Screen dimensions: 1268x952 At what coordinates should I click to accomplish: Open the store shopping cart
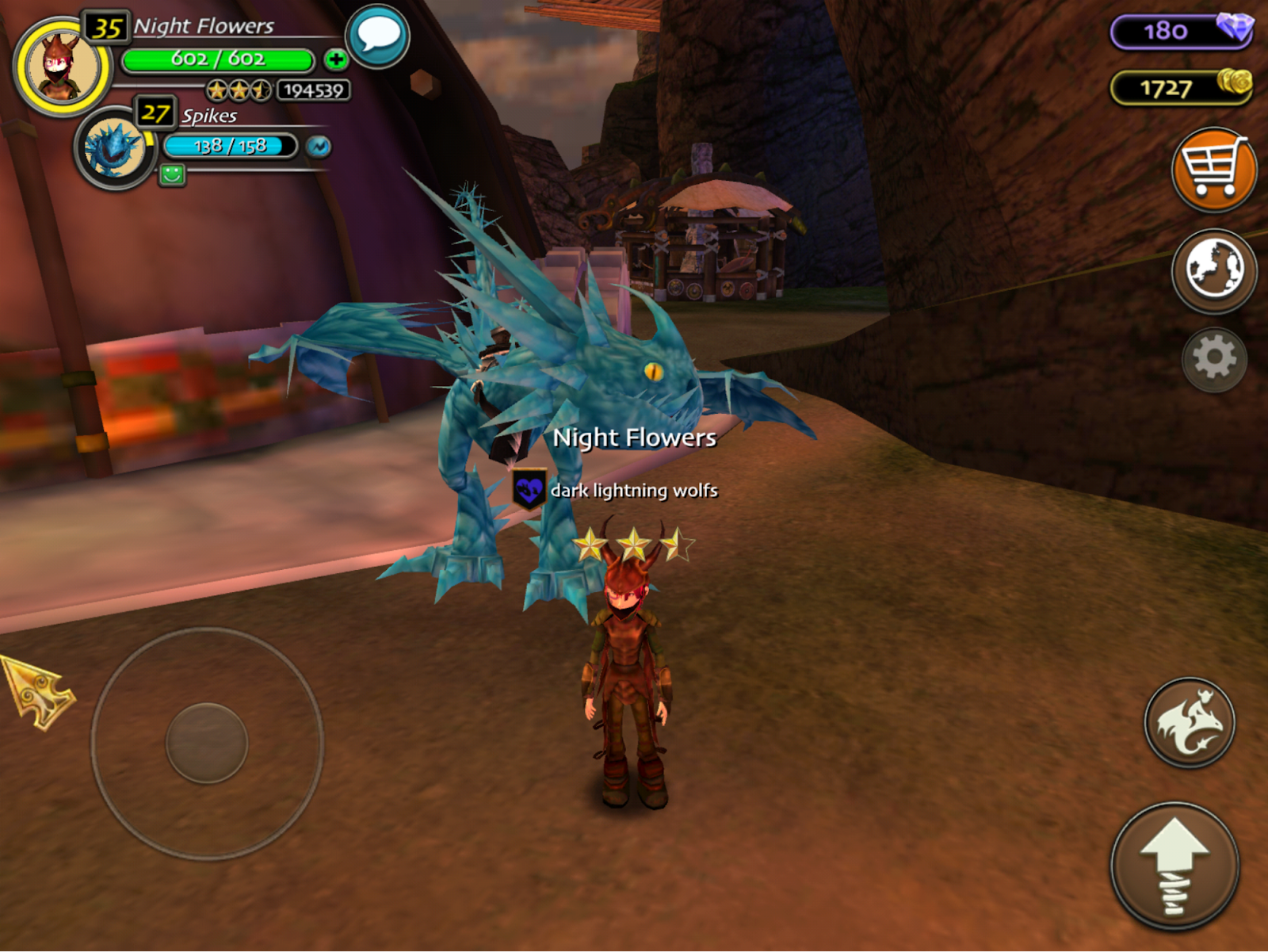(x=1213, y=170)
